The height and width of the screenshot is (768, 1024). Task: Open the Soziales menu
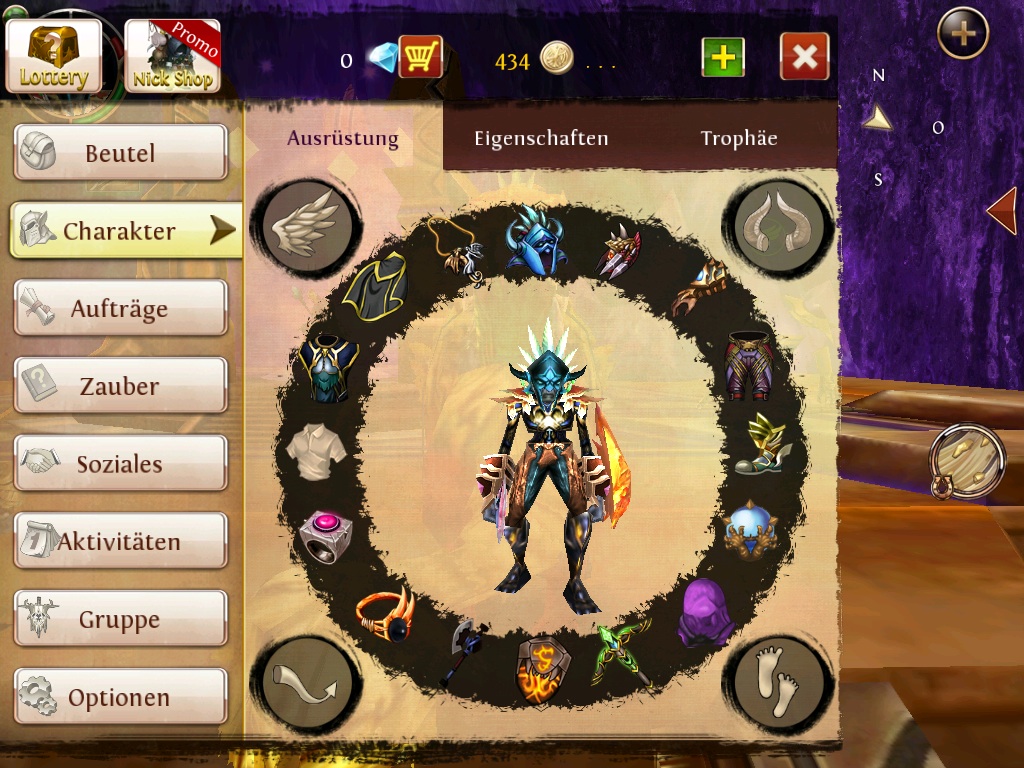pyautogui.click(x=120, y=463)
